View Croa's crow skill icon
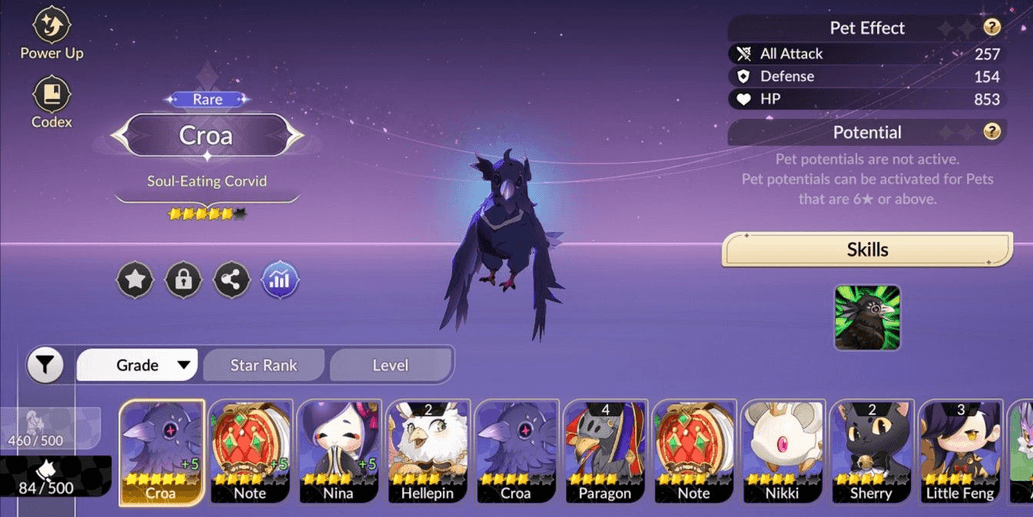The image size is (1033, 517). (867, 318)
